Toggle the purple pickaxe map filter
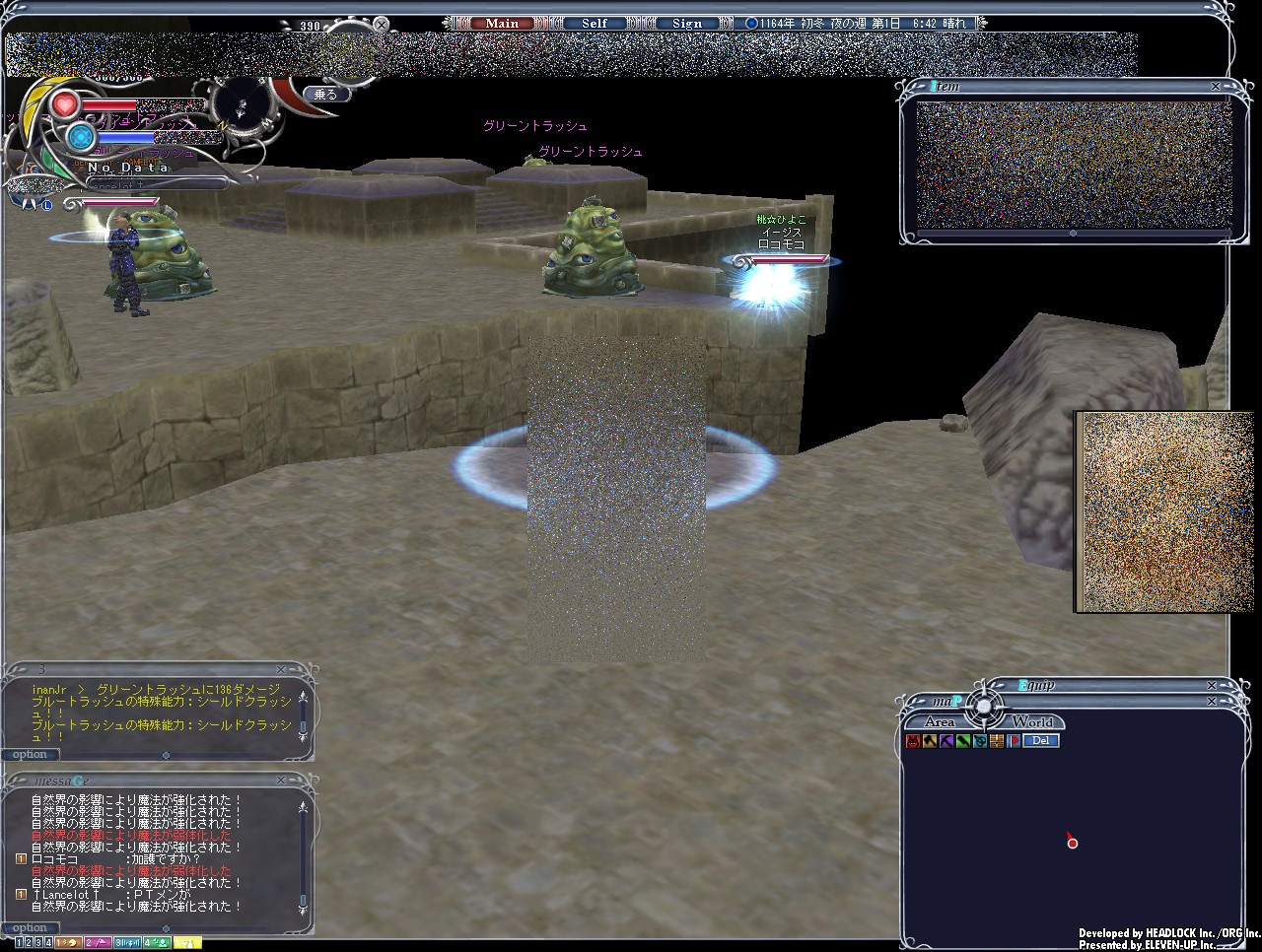The image size is (1262, 952). tap(946, 741)
